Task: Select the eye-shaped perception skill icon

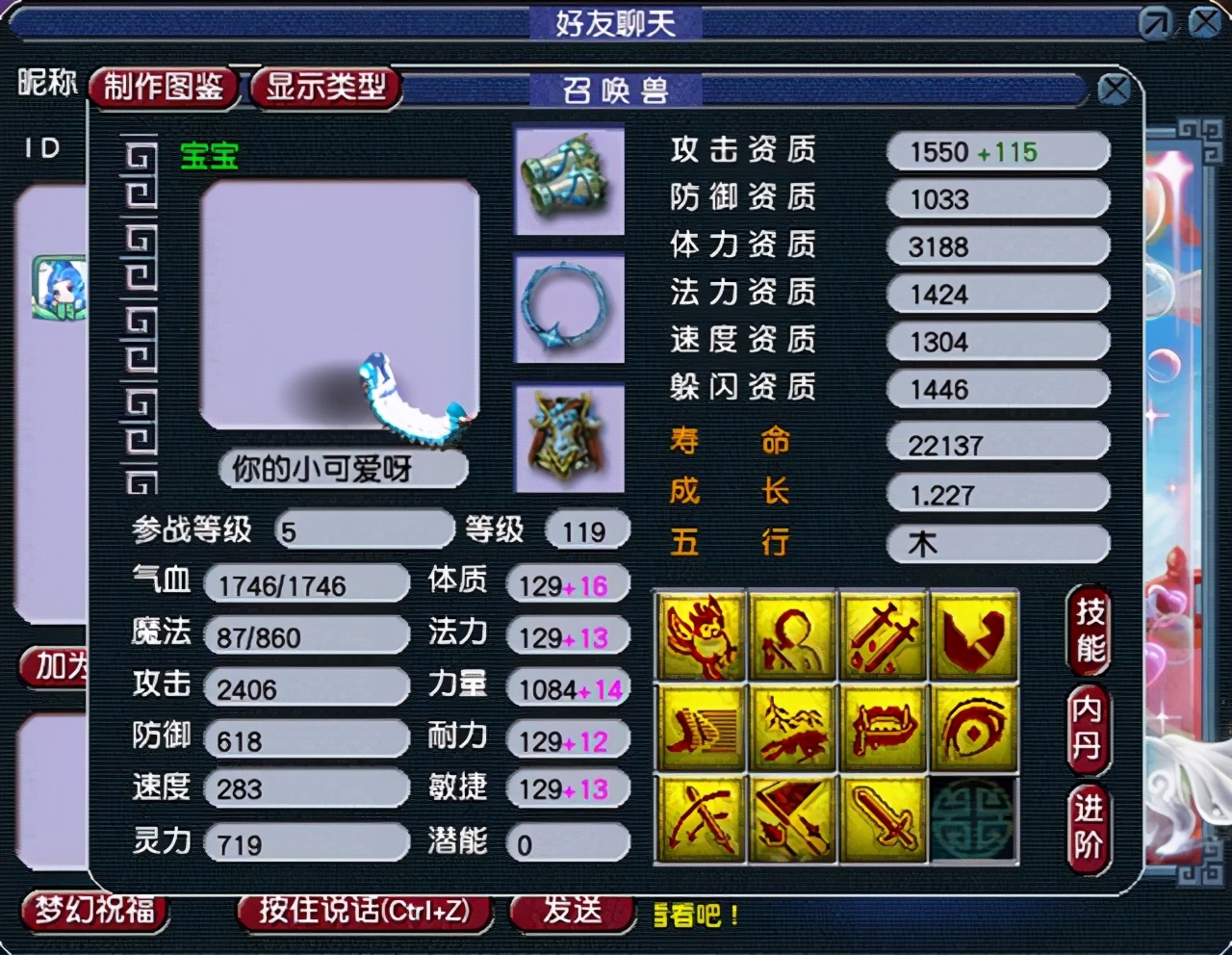Action: pos(974,729)
